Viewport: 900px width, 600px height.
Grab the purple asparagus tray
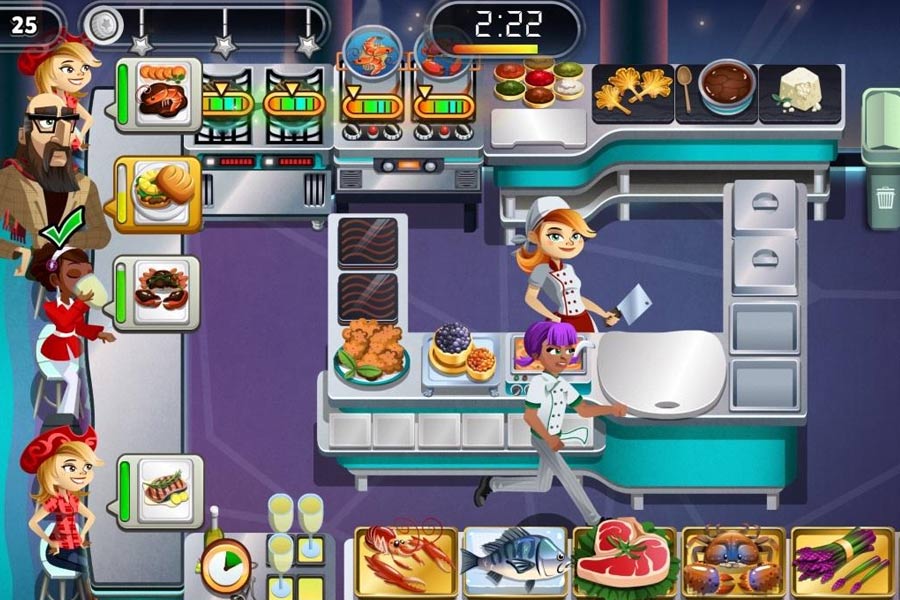pos(842,562)
